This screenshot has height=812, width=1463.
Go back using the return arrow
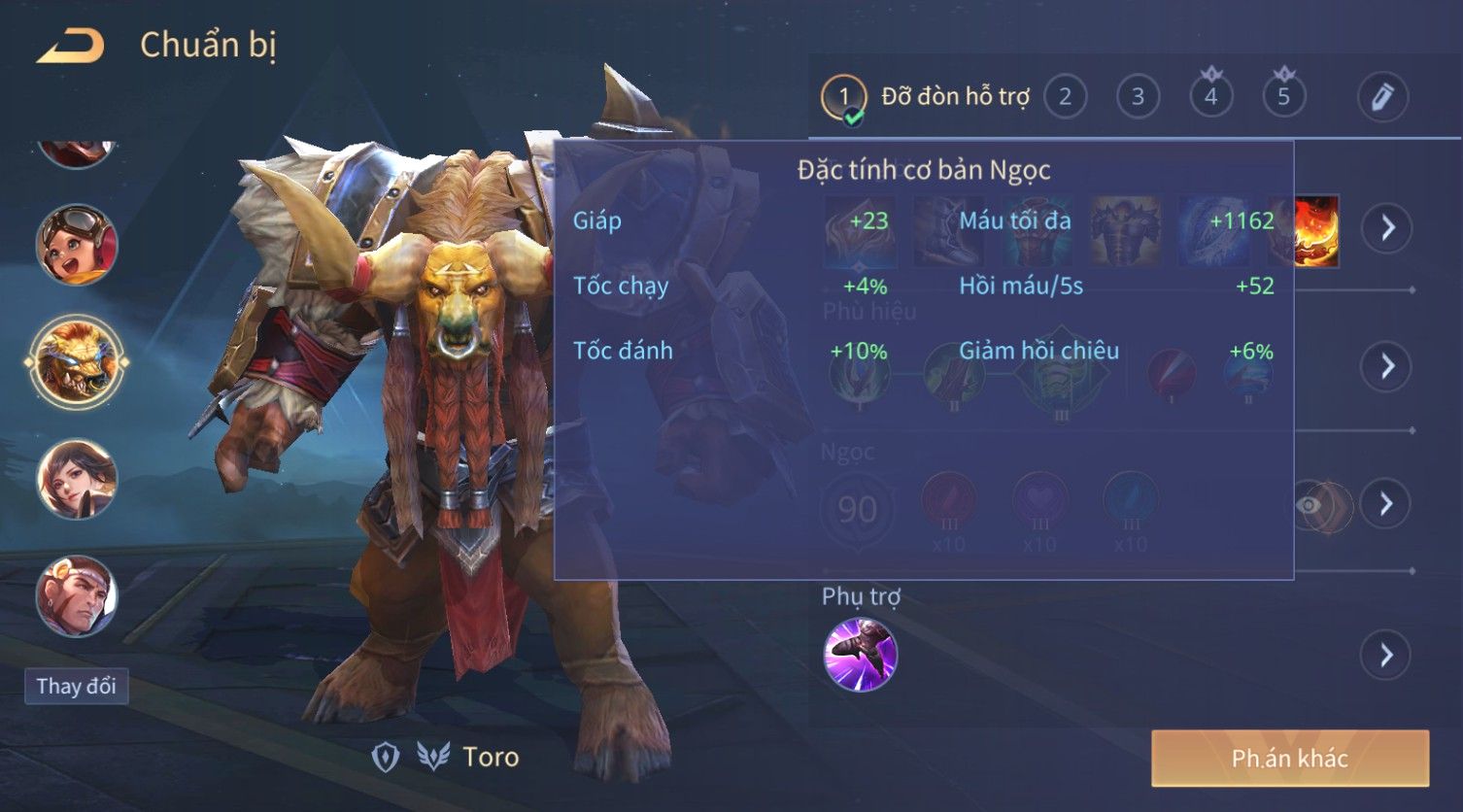(x=70, y=47)
